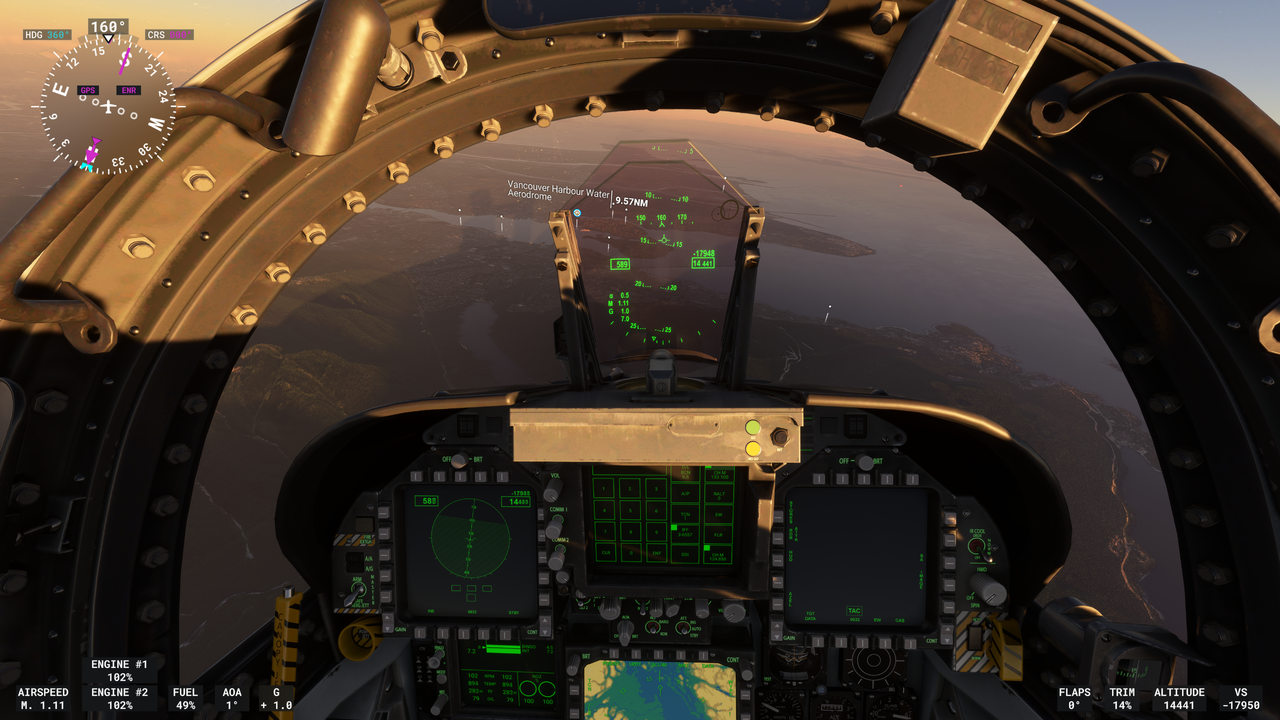Select the TAC pushbutton on the right DDI
This screenshot has height=720, width=1280.
tap(863, 642)
